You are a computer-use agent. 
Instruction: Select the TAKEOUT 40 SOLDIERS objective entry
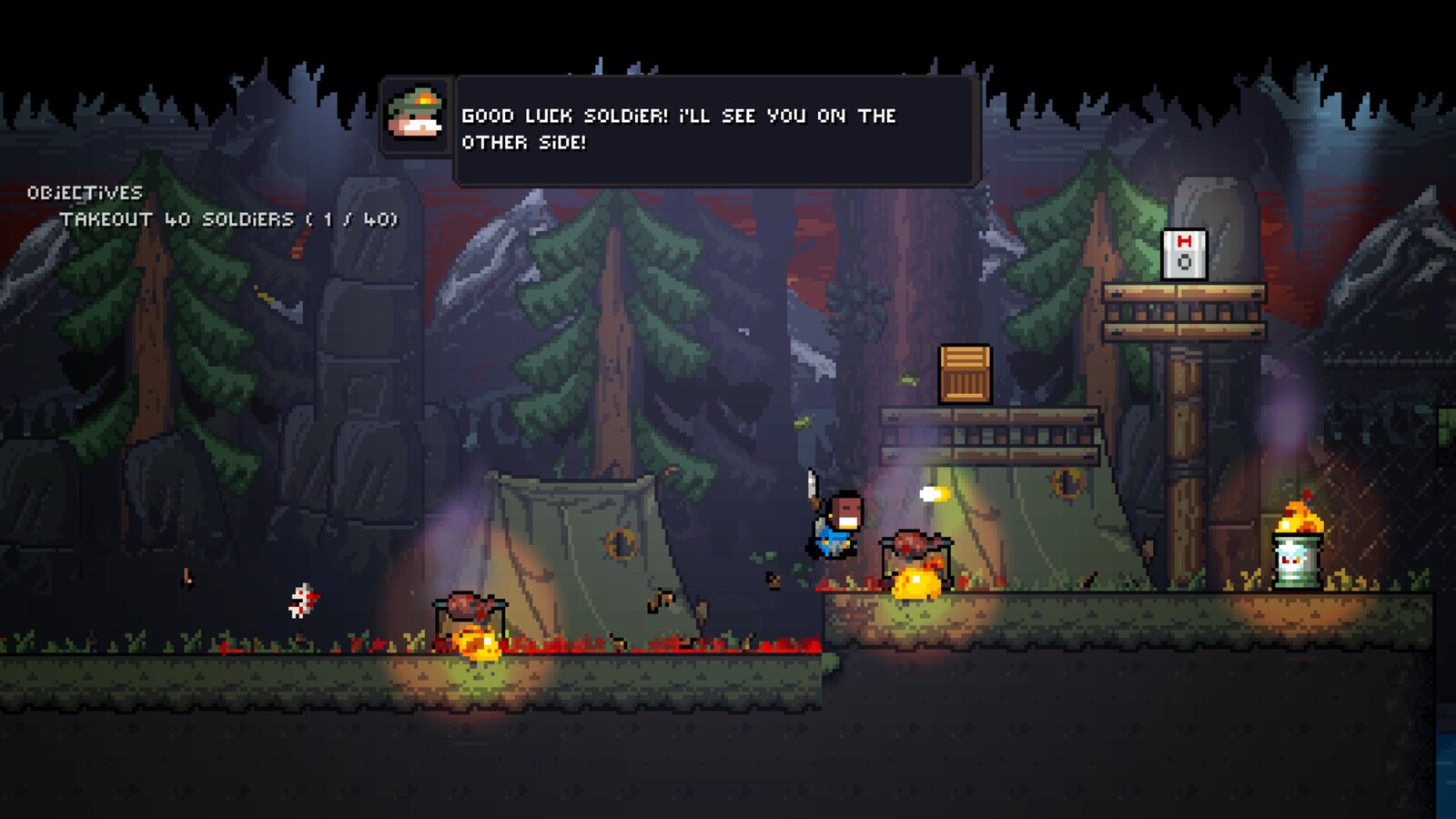(x=177, y=218)
